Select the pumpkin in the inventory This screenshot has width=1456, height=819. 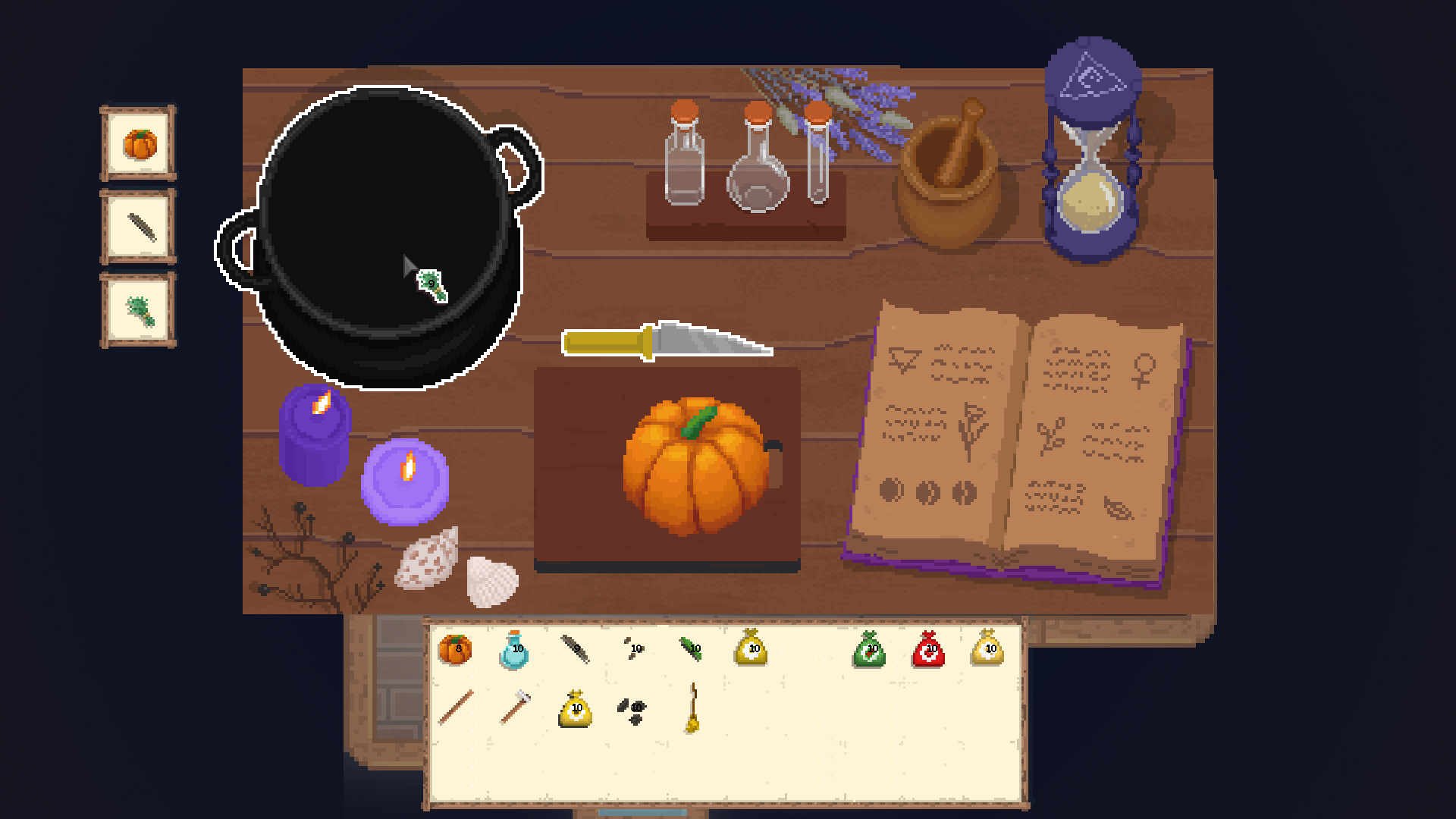click(455, 650)
